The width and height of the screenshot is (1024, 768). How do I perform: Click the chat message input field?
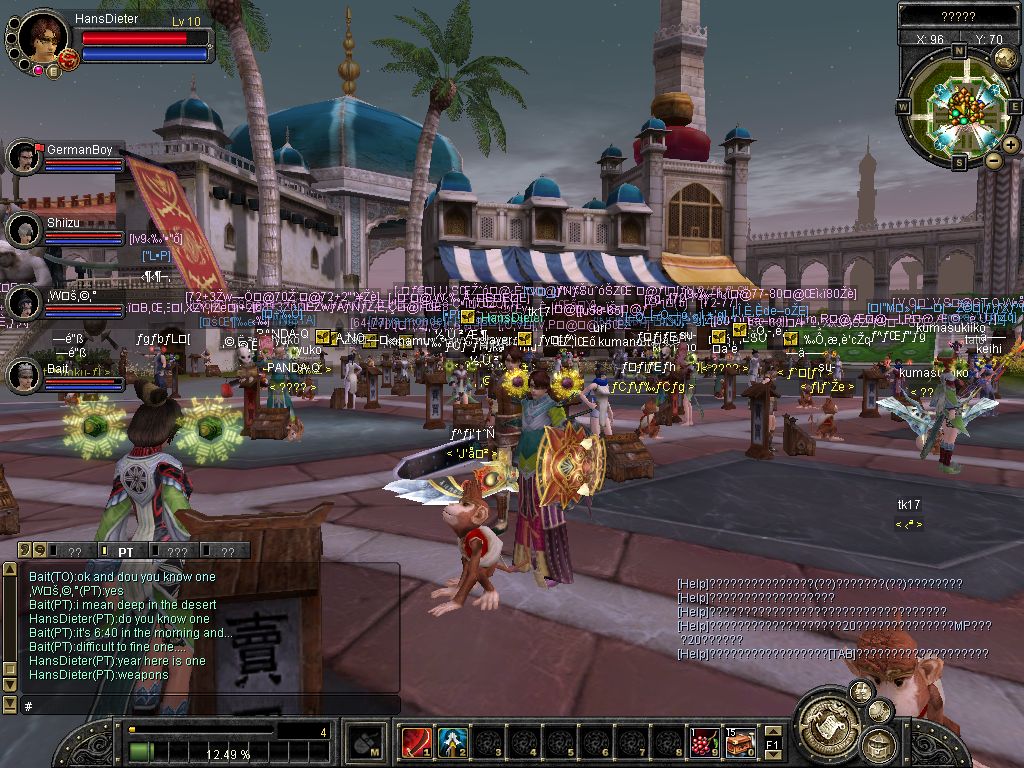point(210,705)
